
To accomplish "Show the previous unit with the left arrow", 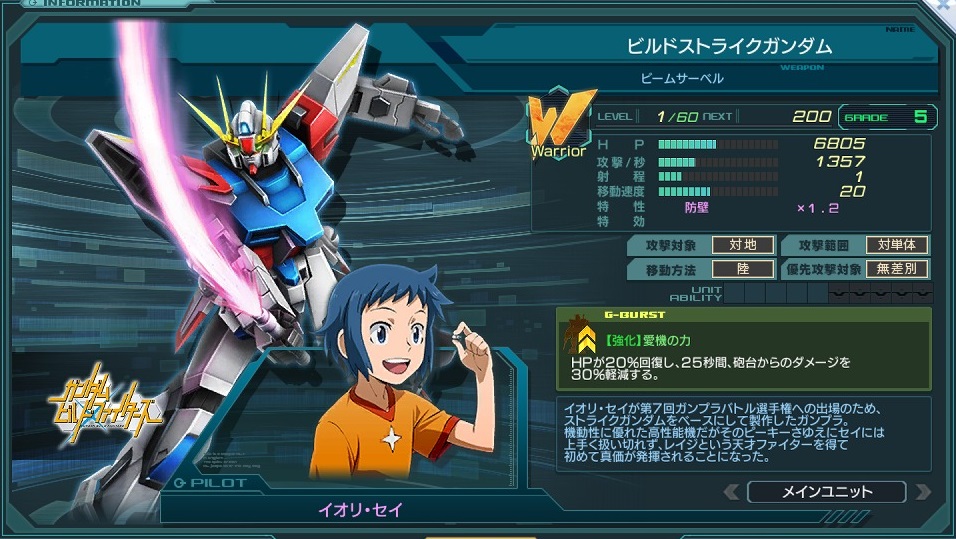I will tap(731, 491).
